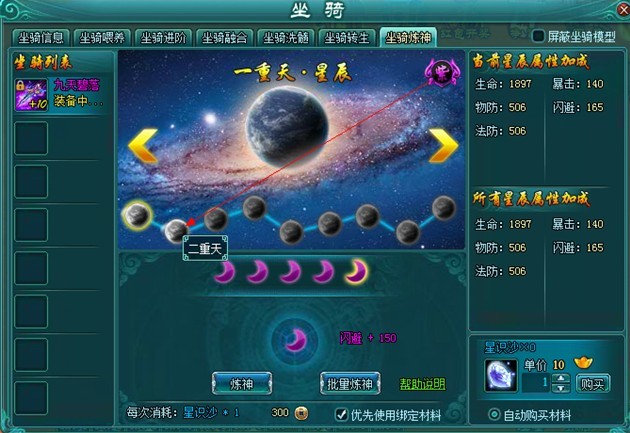Enable the 自动购买材料 option
The width and height of the screenshot is (630, 433).
[494, 414]
